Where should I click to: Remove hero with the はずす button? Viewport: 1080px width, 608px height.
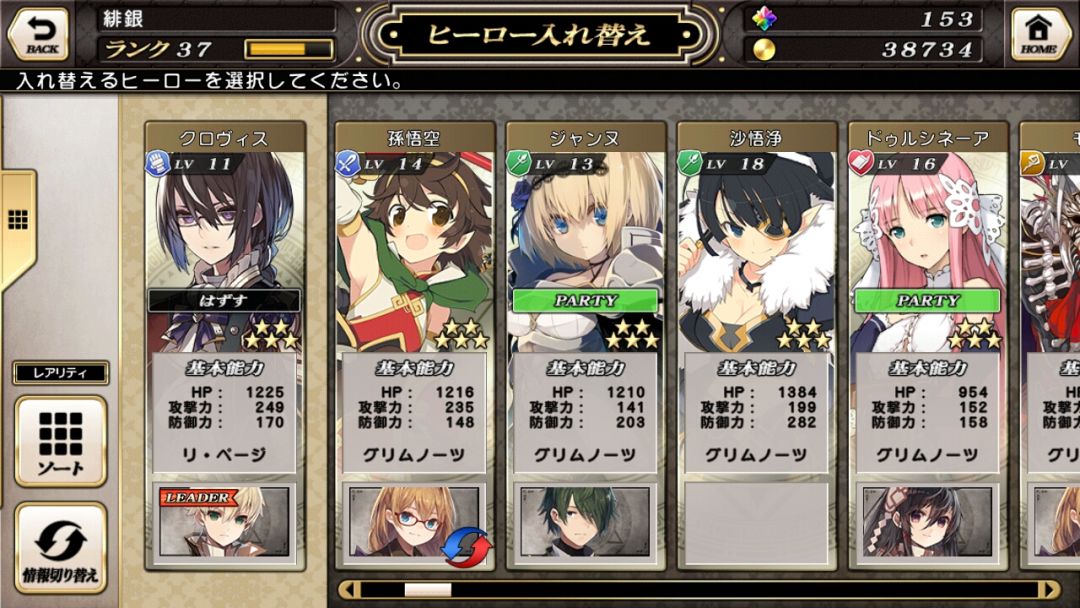pos(225,301)
